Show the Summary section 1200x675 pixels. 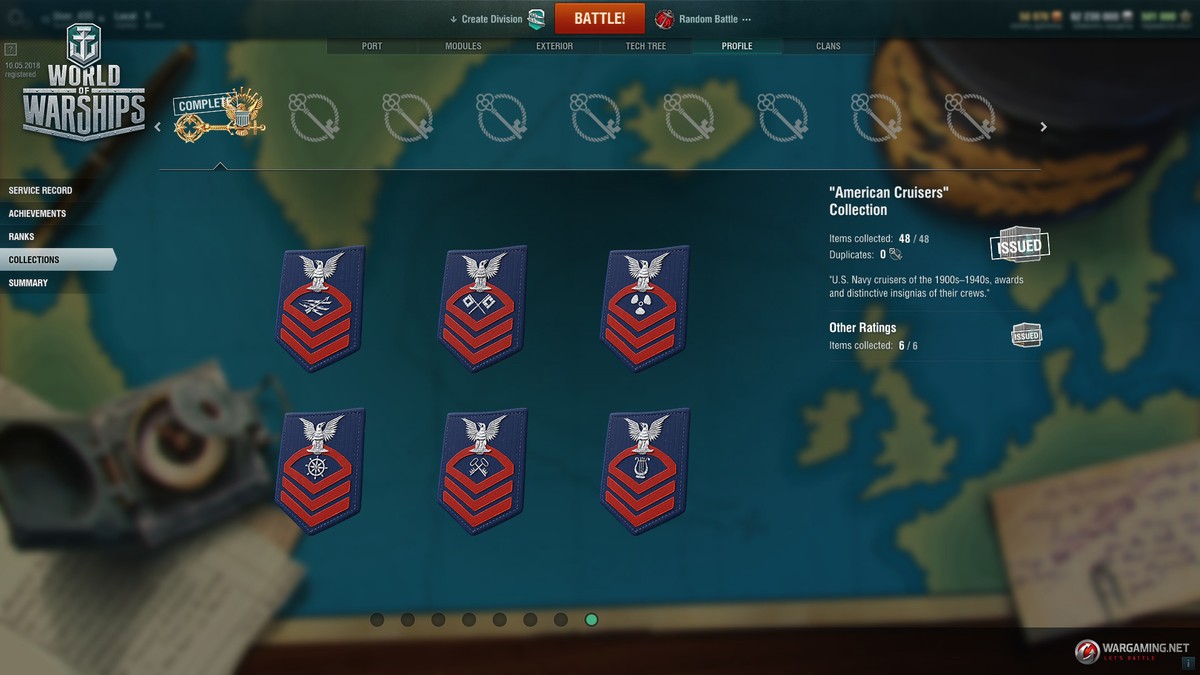coord(28,283)
